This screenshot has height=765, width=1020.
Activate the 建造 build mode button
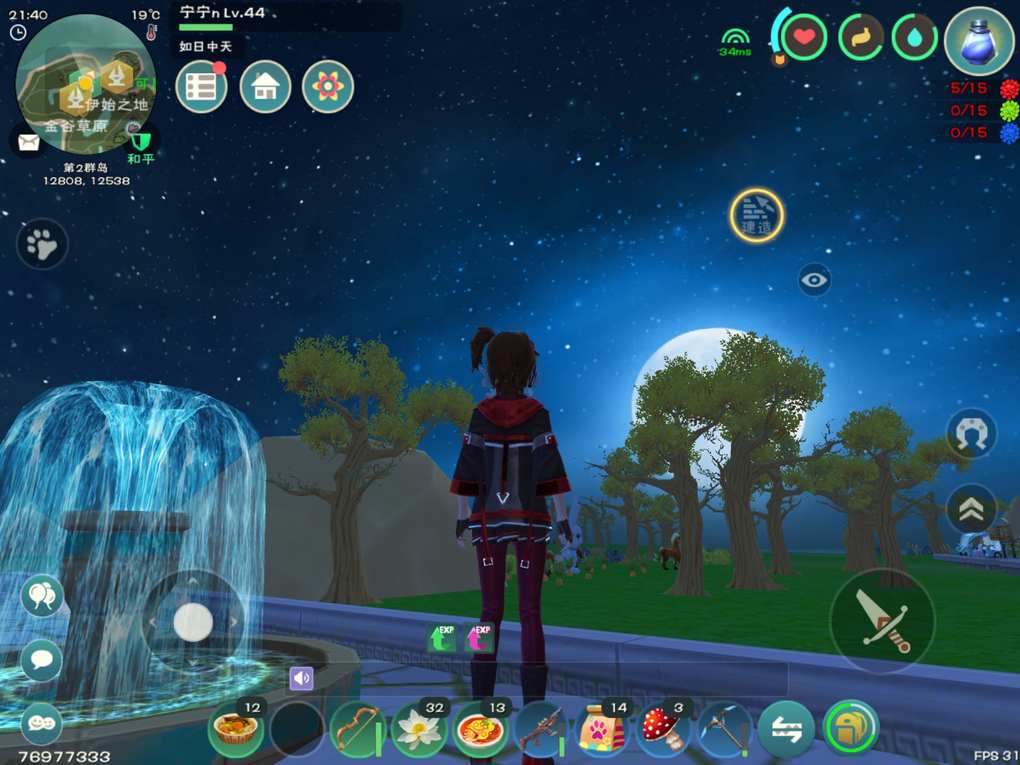click(x=756, y=215)
